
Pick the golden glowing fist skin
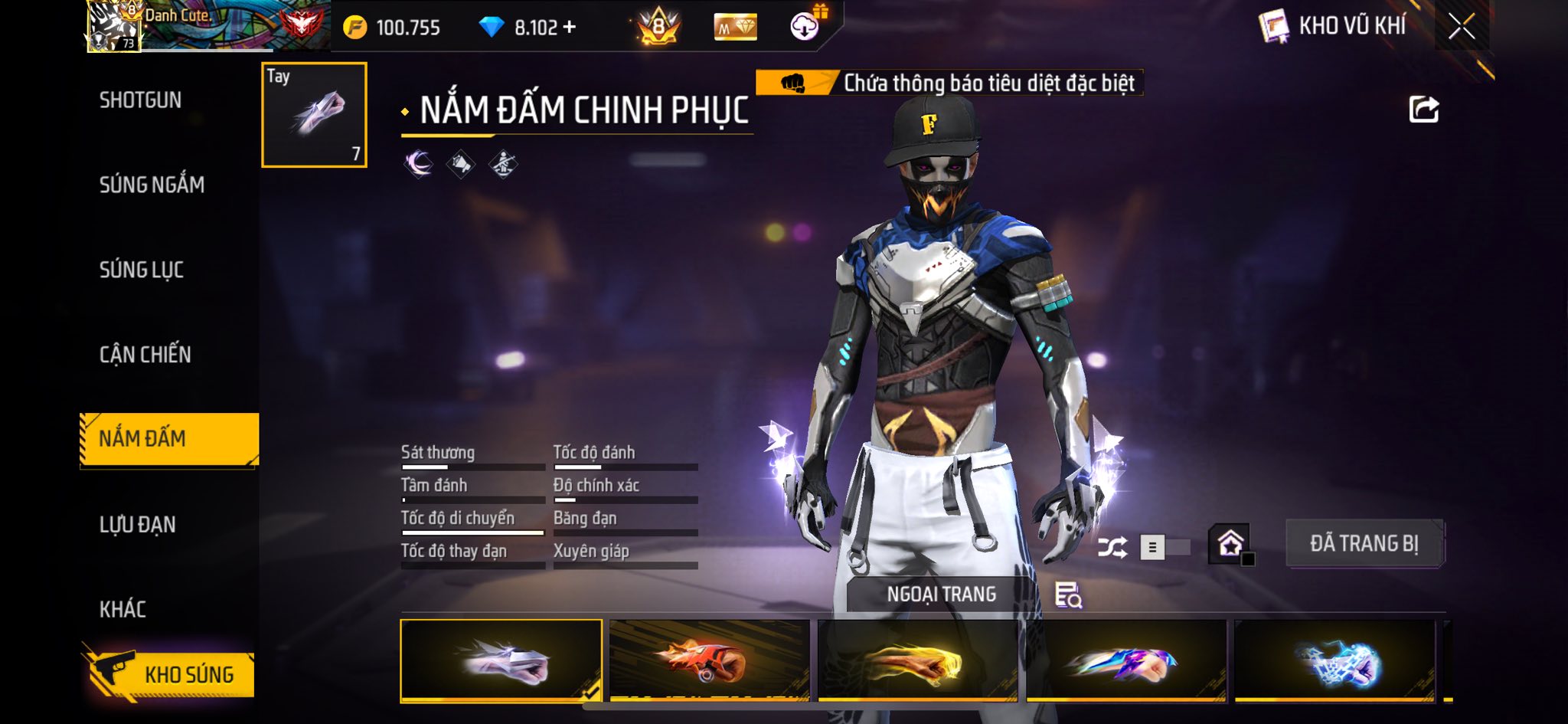tap(917, 660)
